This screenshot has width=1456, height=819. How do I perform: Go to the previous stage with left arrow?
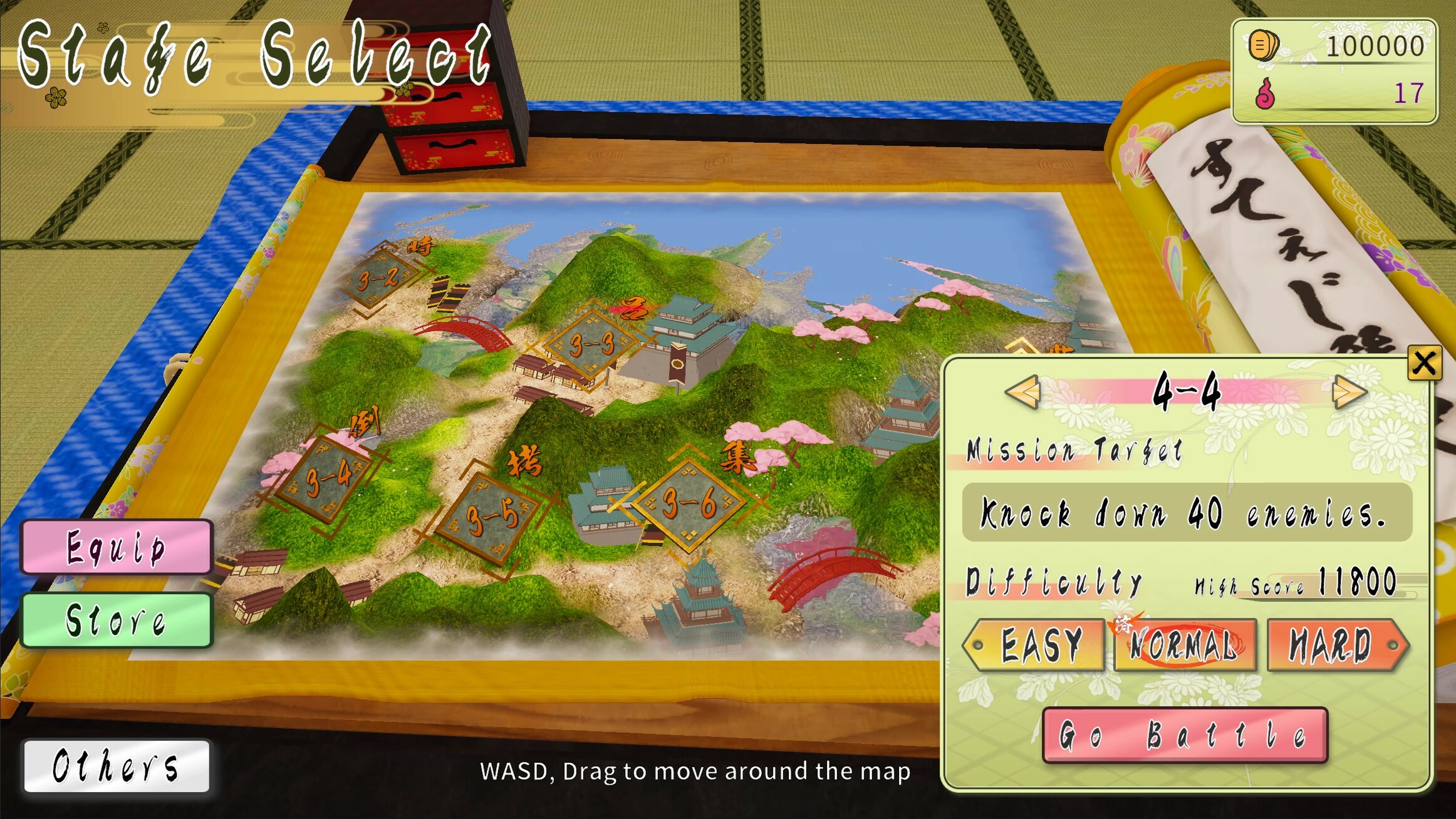point(1022,393)
